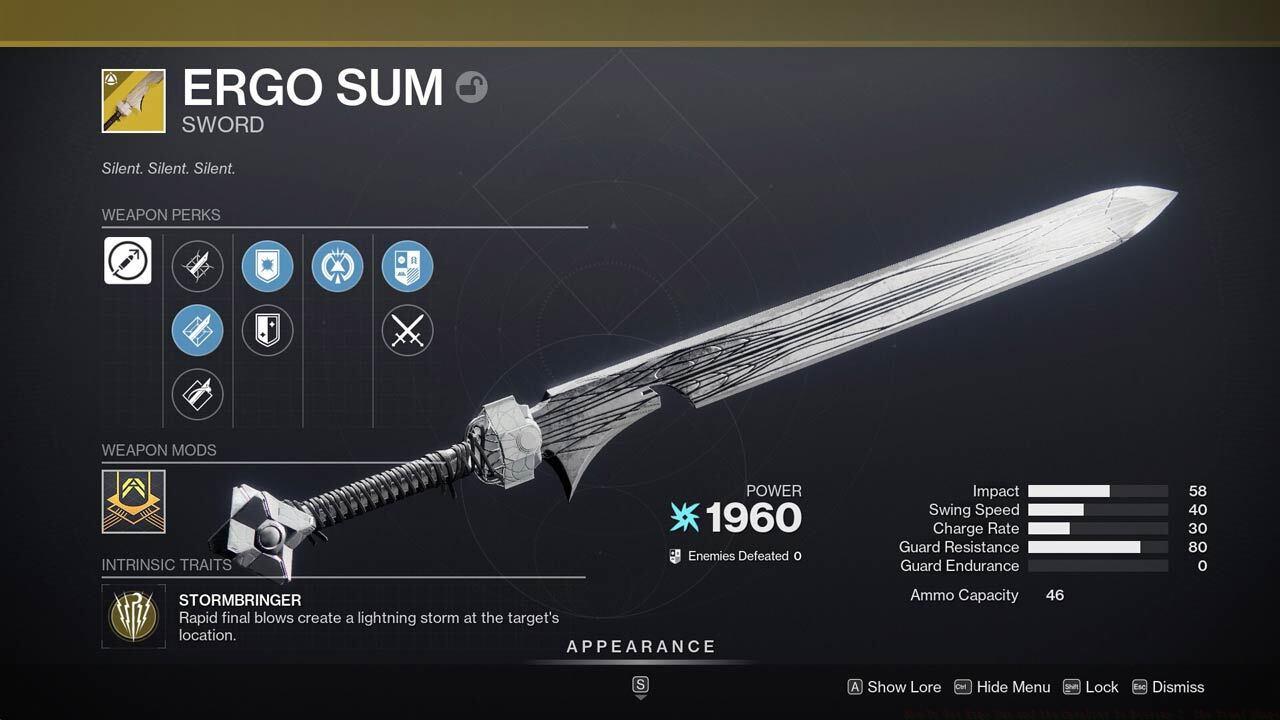Select Hide Menu

coord(1013,687)
